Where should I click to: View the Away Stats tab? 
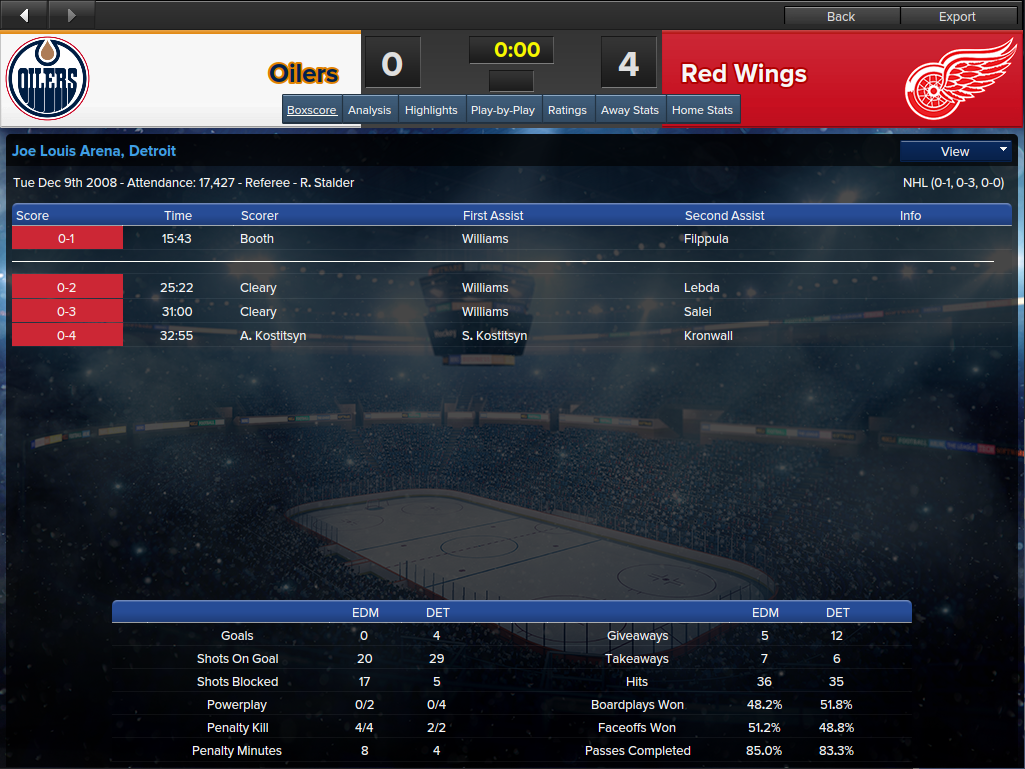pyautogui.click(x=629, y=110)
